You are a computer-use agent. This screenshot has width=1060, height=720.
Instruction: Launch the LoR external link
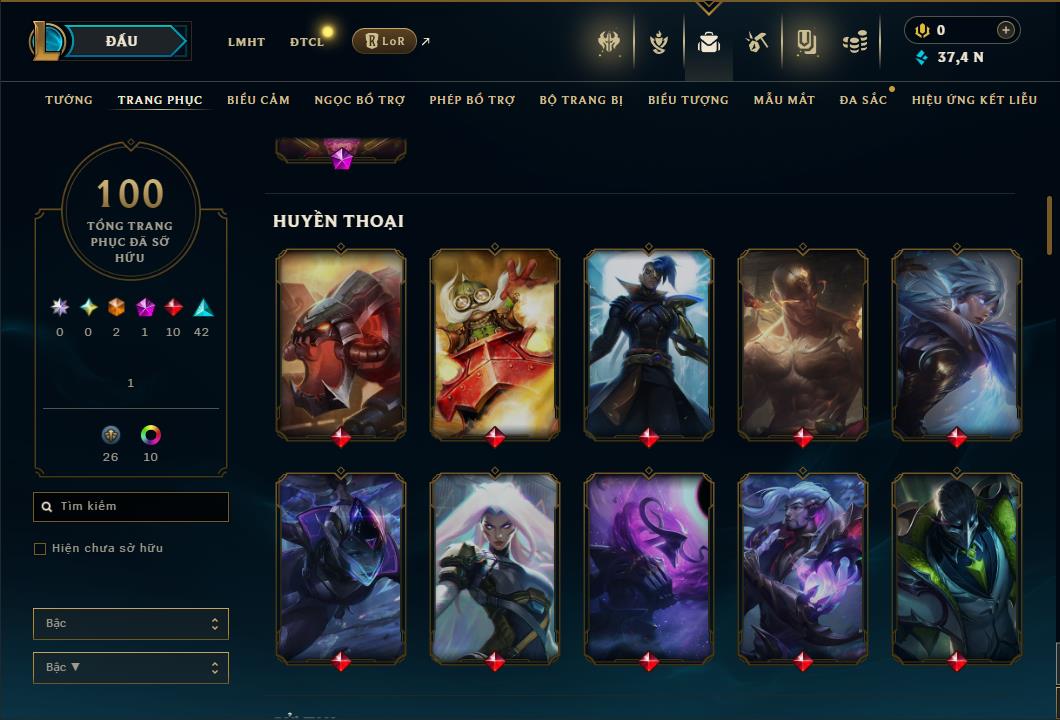pyautogui.click(x=385, y=41)
